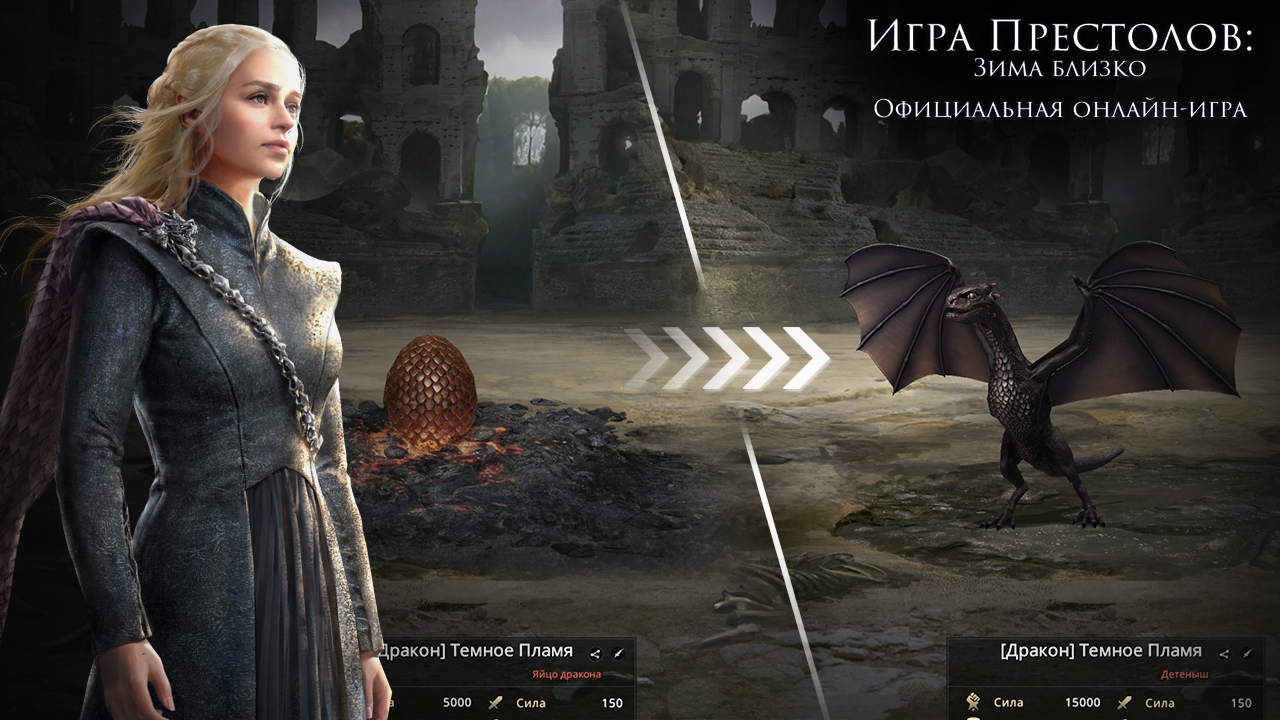Toggle the Яйцо дракона status label
1280x720 pixels.
coord(567,674)
